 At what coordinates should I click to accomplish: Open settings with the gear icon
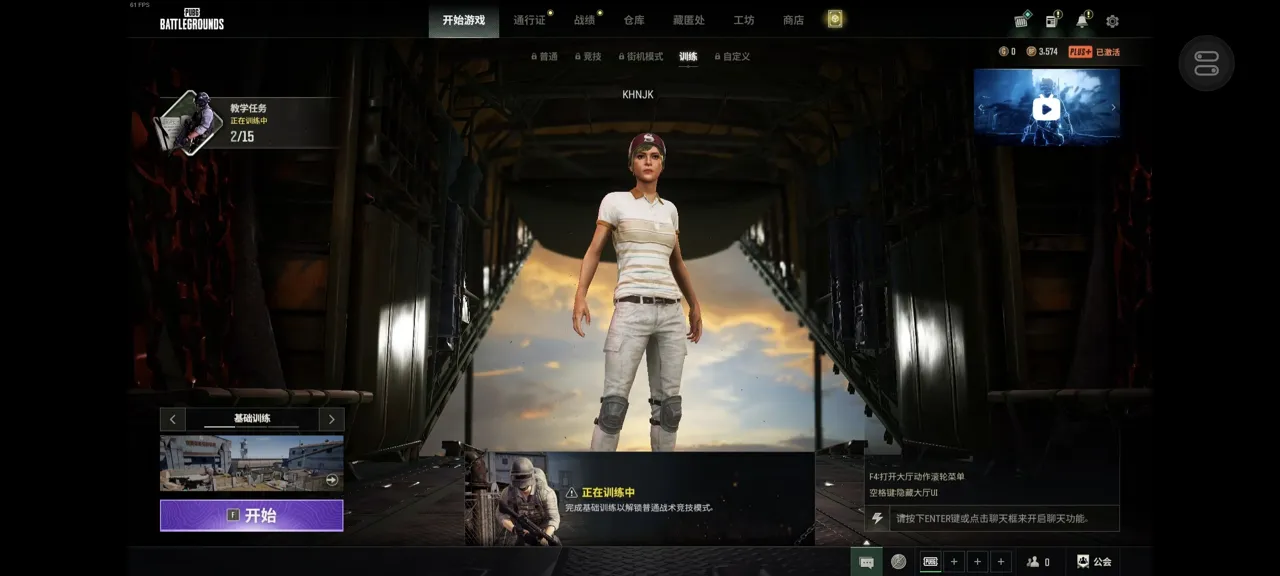pyautogui.click(x=1112, y=21)
